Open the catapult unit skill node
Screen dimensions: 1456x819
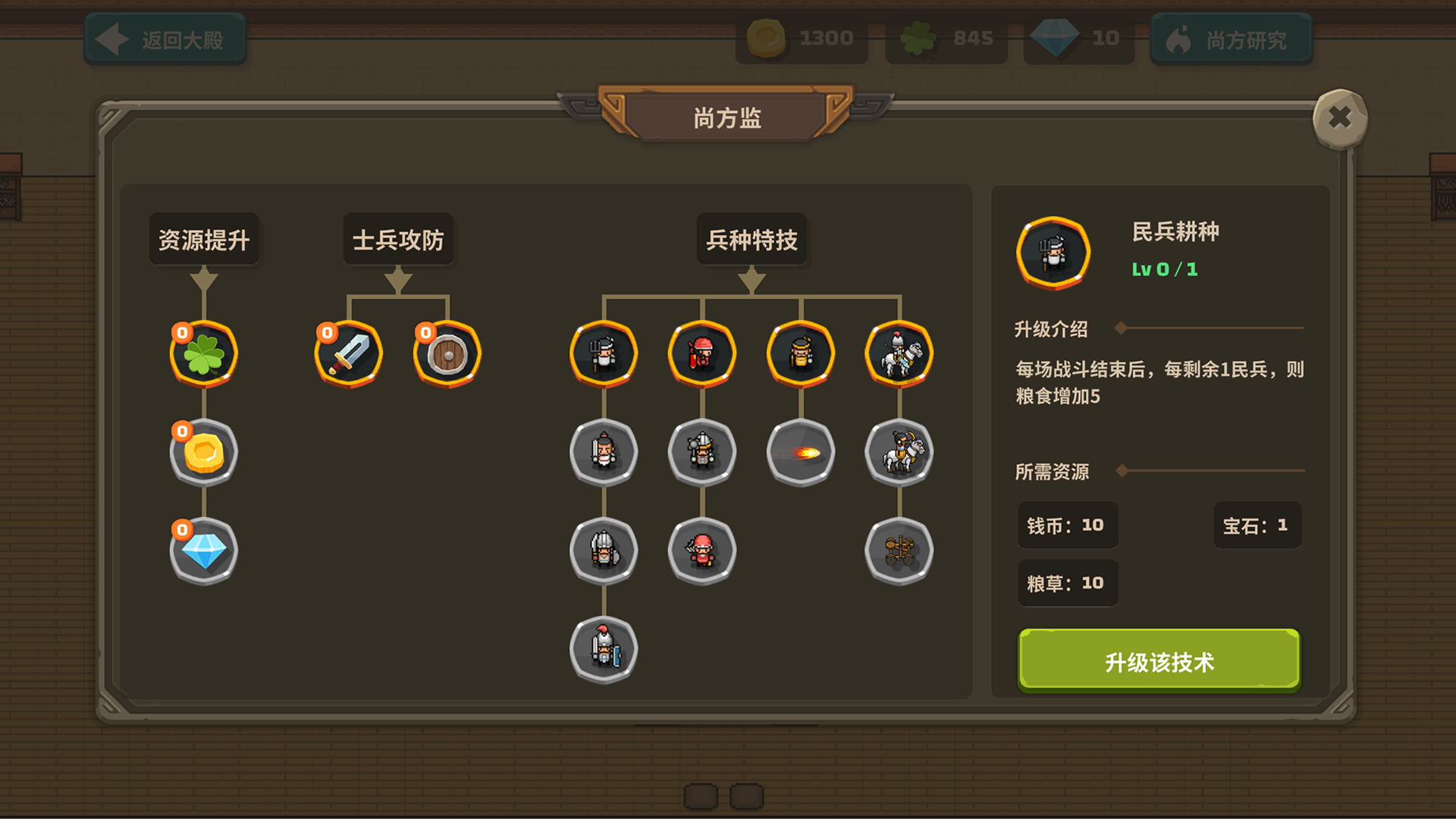click(899, 551)
